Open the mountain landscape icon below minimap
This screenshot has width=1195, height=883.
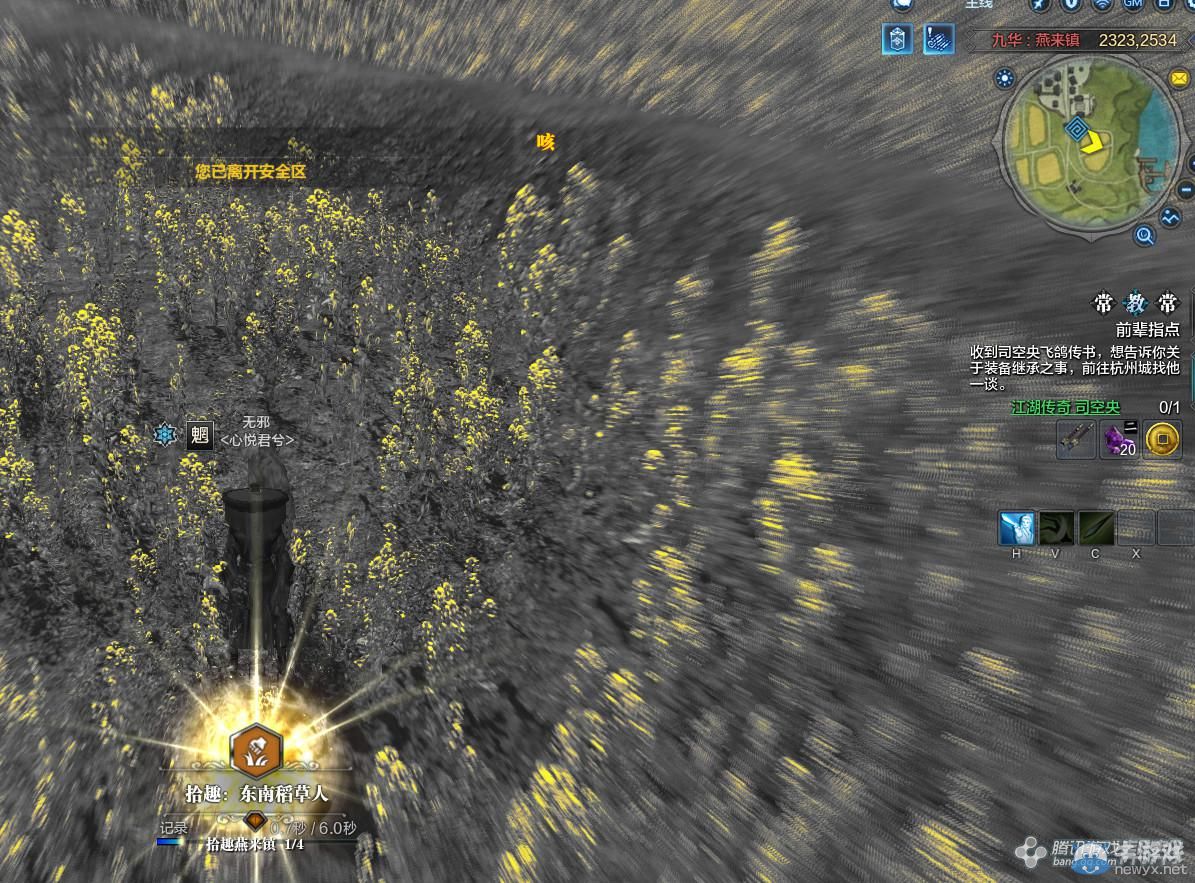tap(1172, 215)
